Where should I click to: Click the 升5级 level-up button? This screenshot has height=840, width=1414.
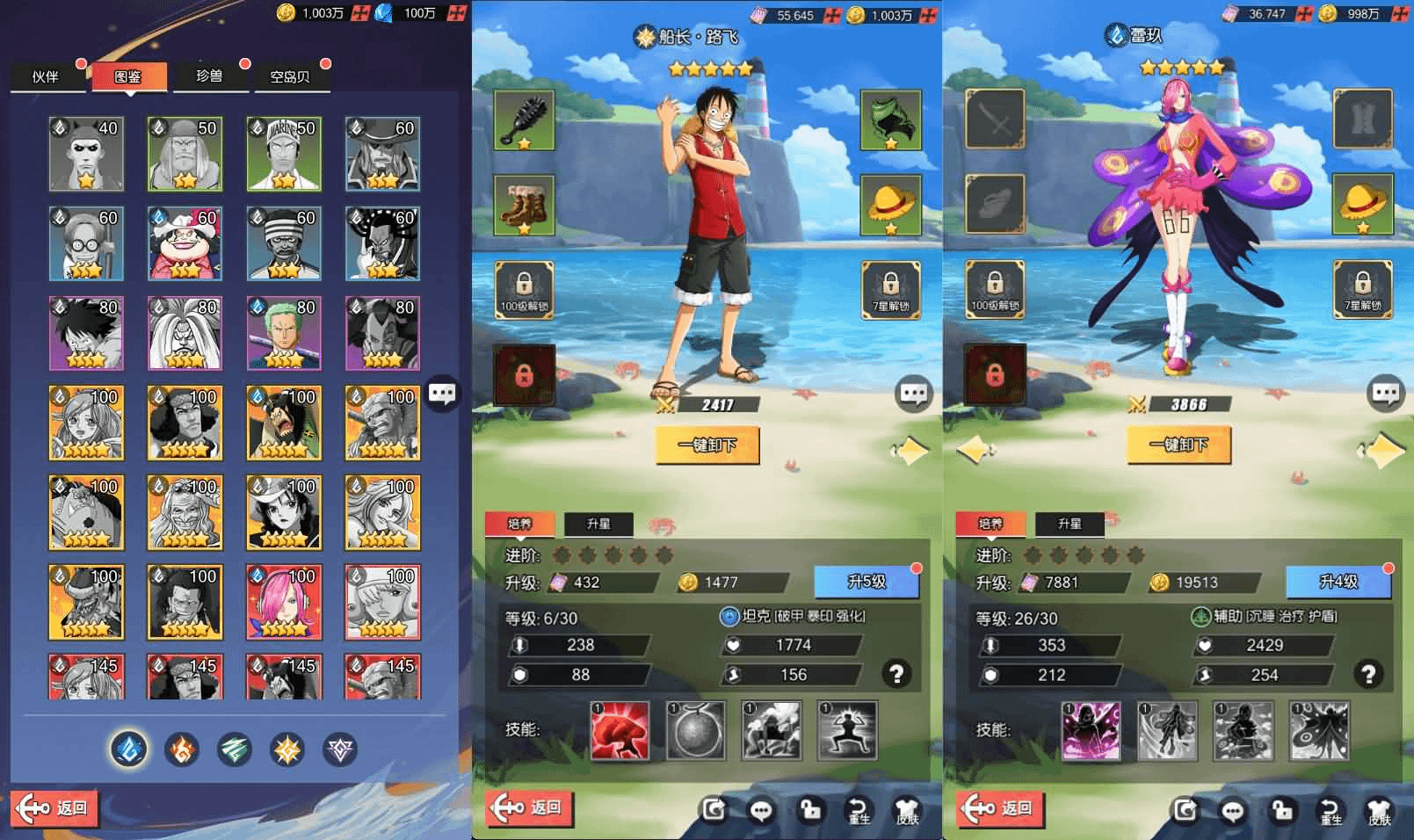866,582
